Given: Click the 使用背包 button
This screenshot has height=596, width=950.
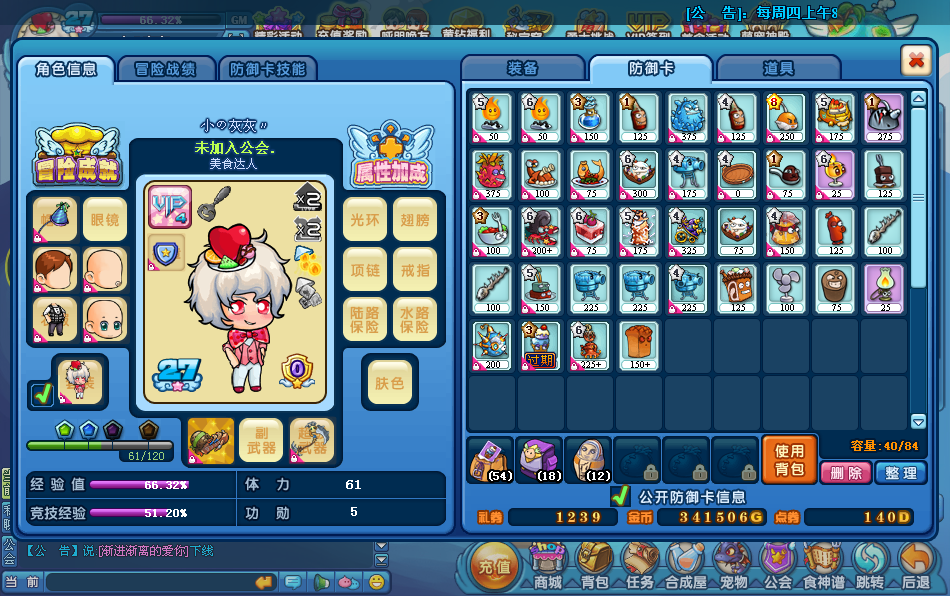Looking at the screenshot, I should coord(789,460).
